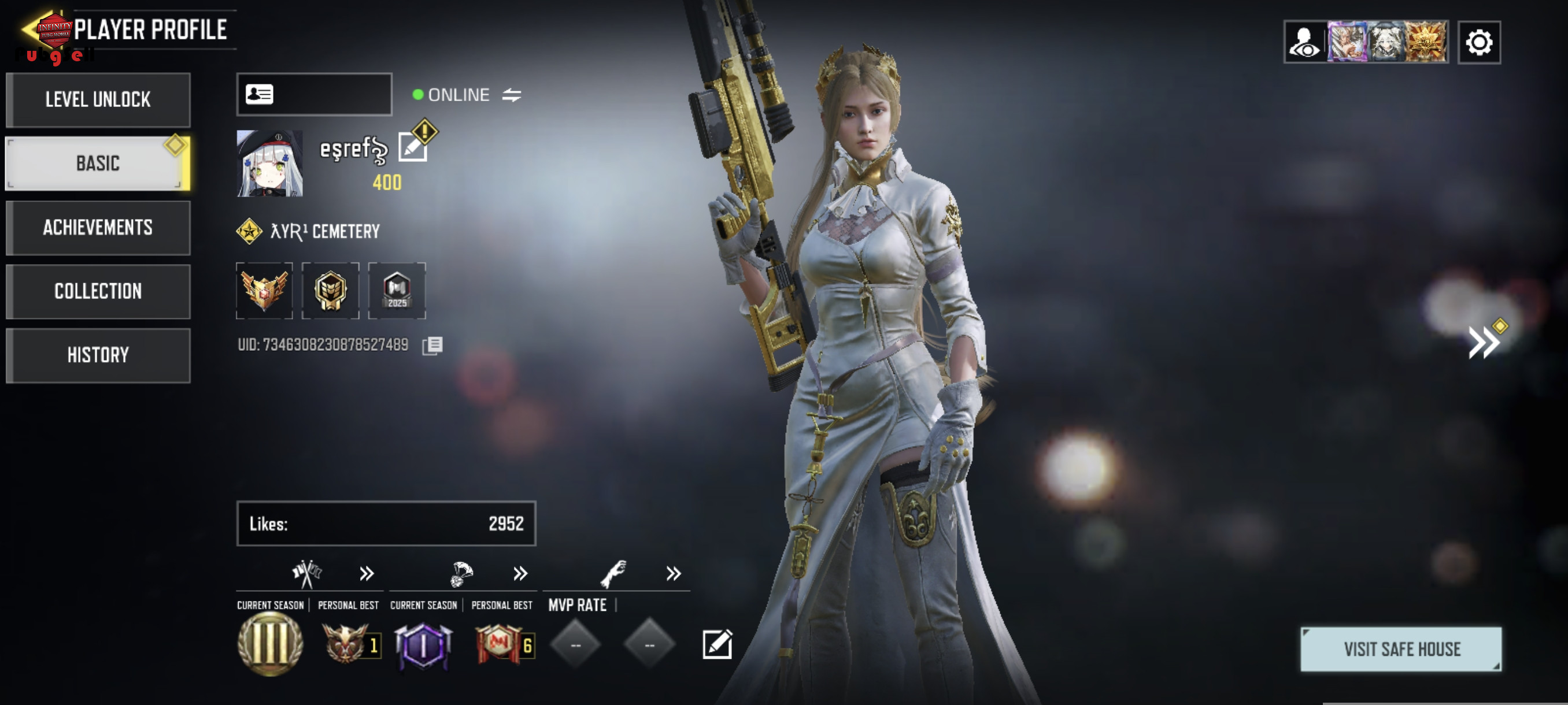Select the 2025 medal badge
This screenshot has width=1568, height=705.
coord(397,291)
